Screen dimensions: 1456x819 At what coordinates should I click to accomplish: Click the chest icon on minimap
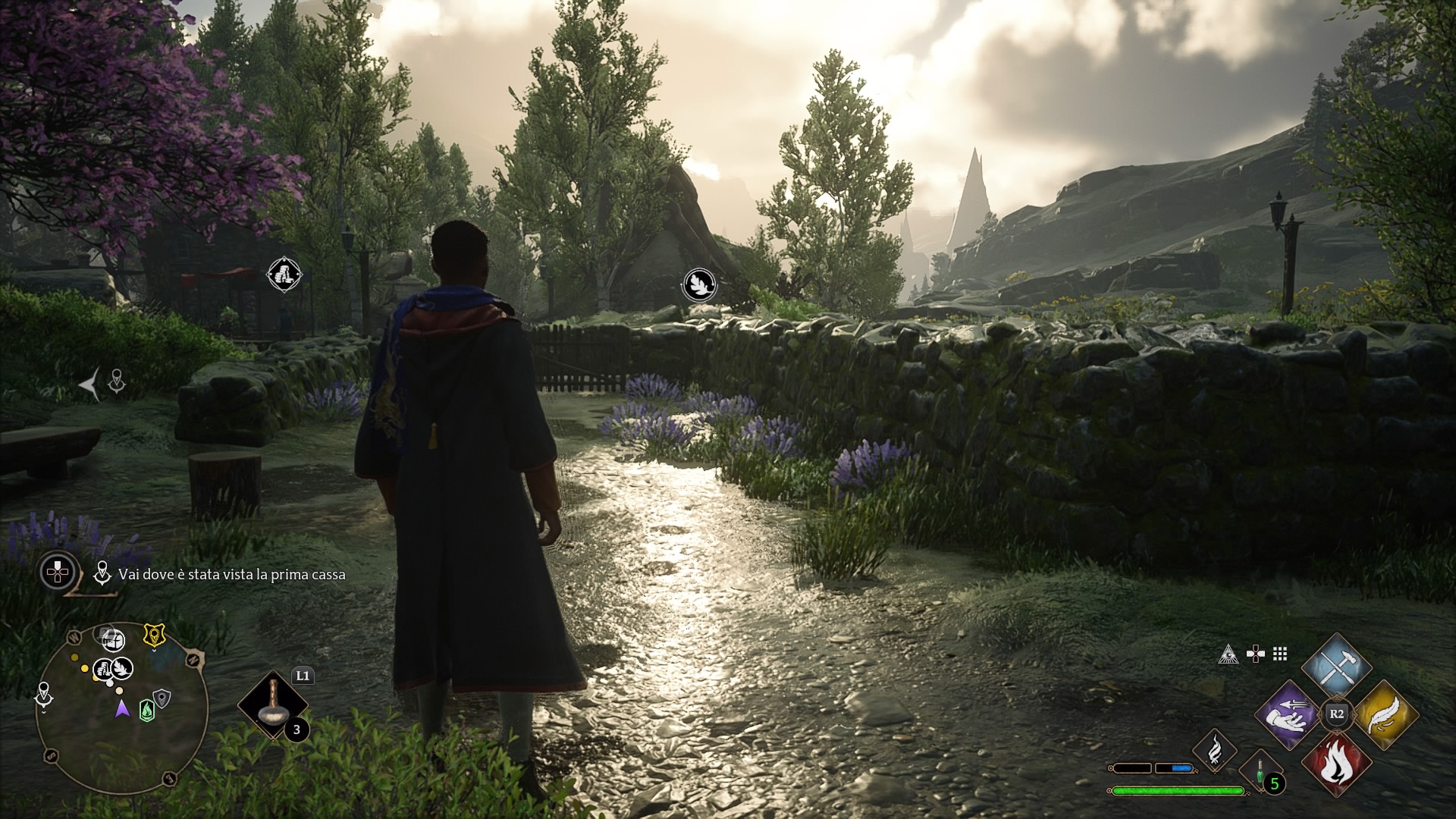pos(112,639)
